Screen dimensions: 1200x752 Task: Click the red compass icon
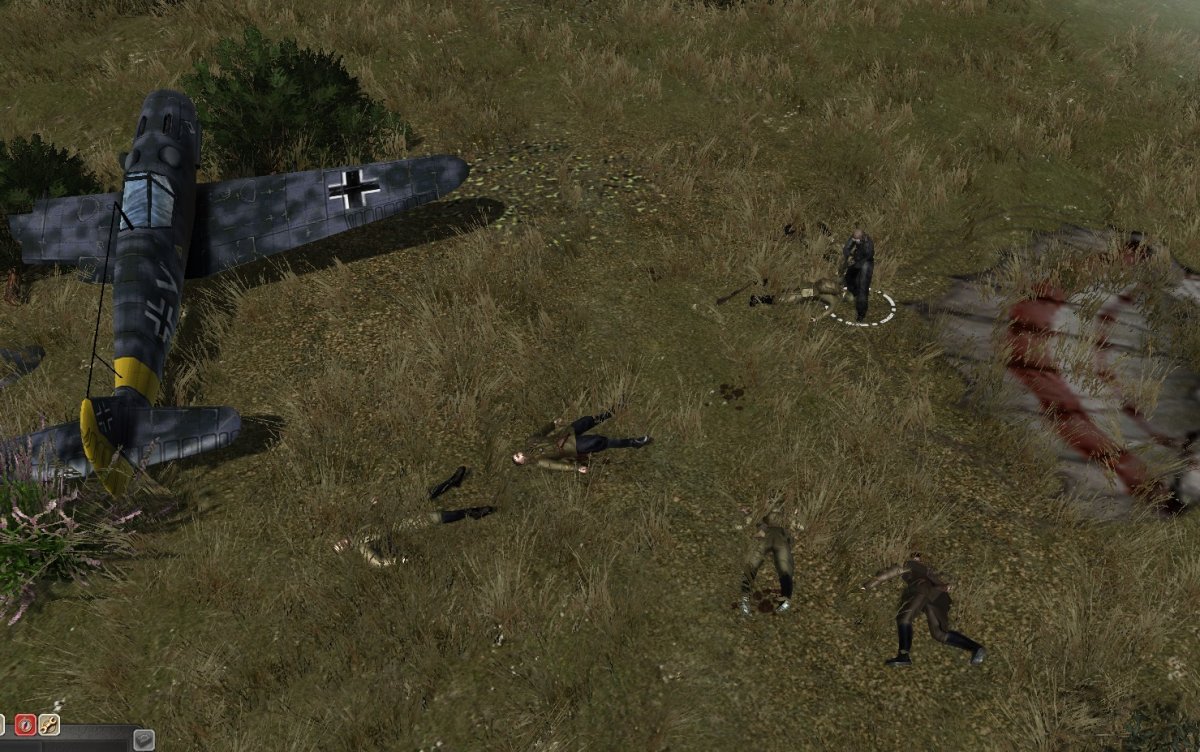point(25,724)
